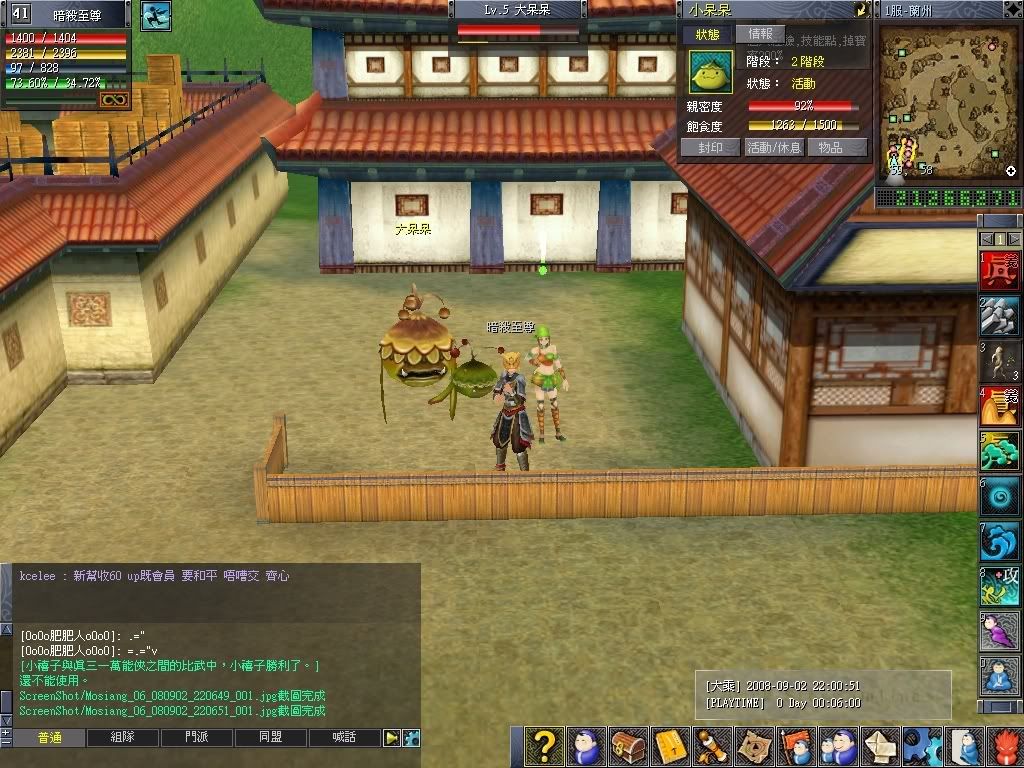
Task: Select the 狀態 pet status tab
Action: 708,34
